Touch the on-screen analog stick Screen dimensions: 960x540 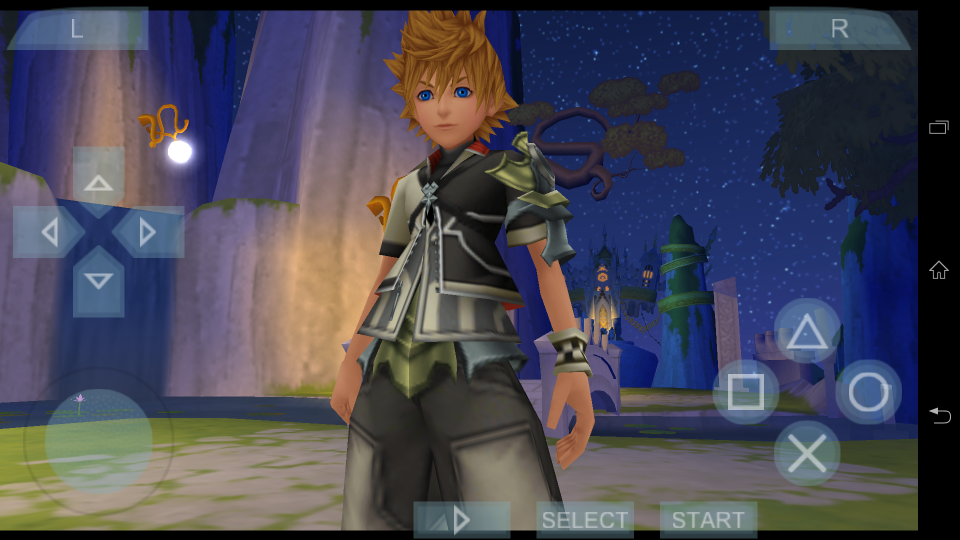coord(98,441)
